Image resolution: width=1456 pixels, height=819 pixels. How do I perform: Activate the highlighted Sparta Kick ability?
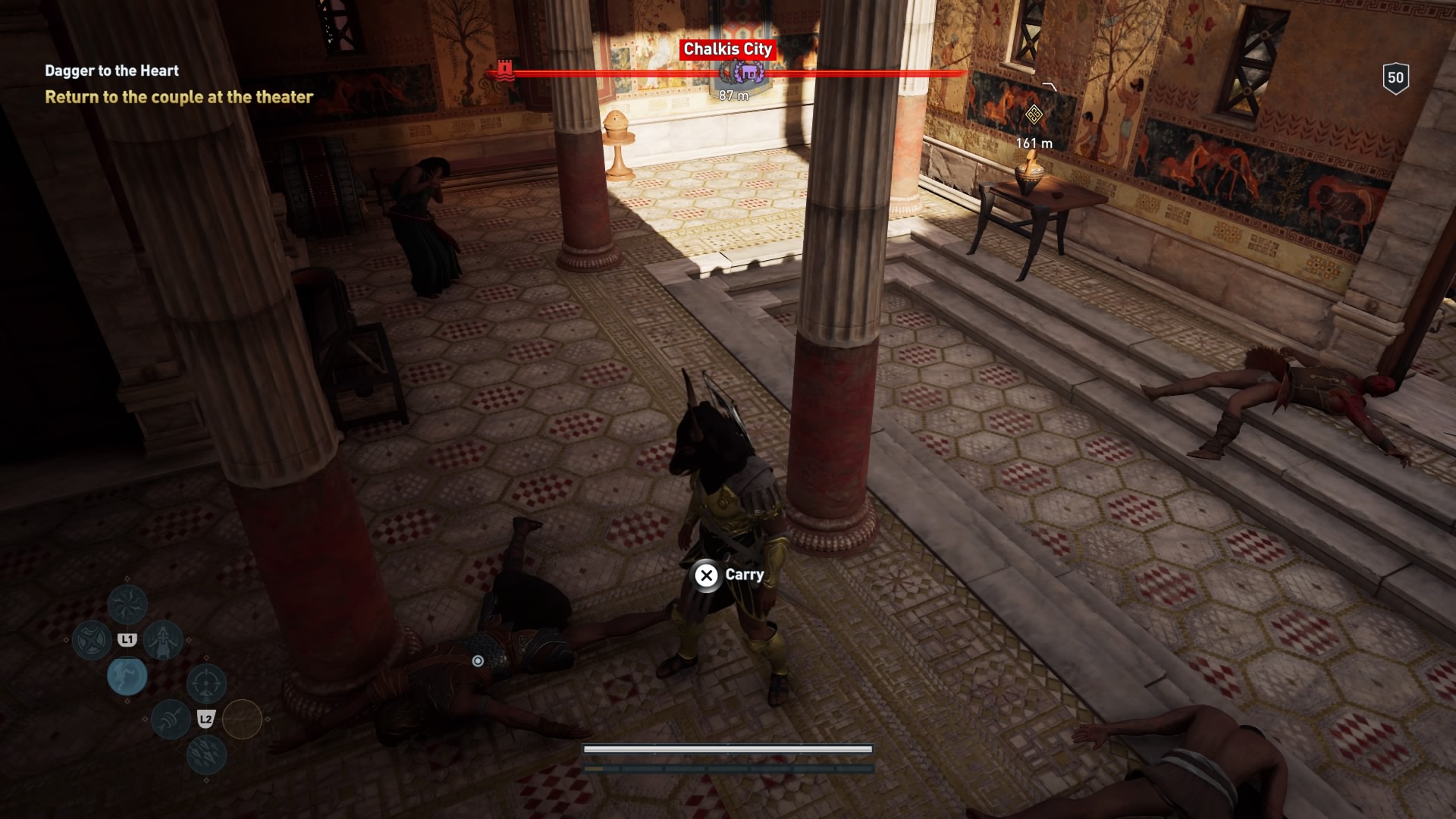127,676
